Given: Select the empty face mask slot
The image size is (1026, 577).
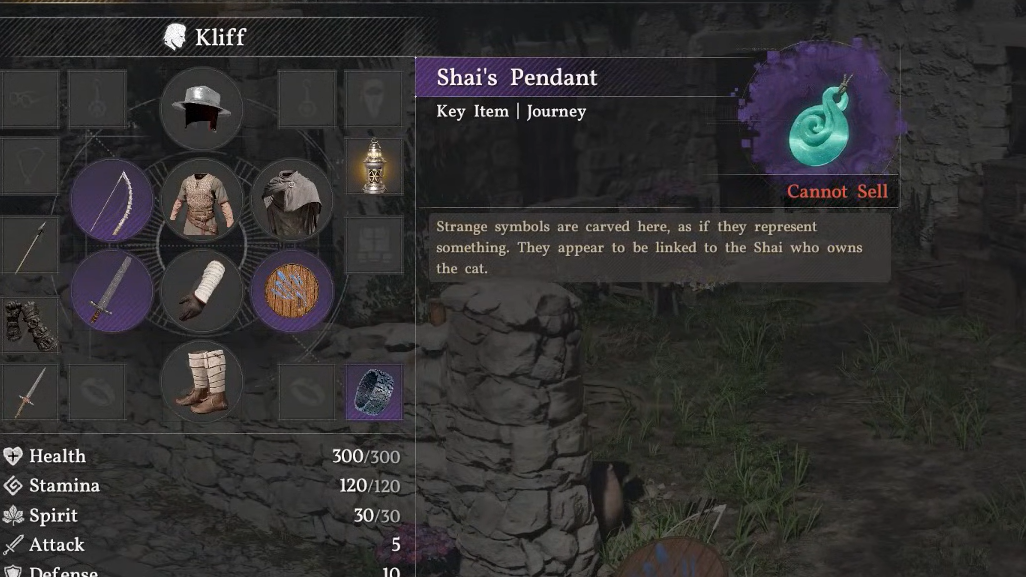Looking at the screenshot, I should click(x=374, y=98).
